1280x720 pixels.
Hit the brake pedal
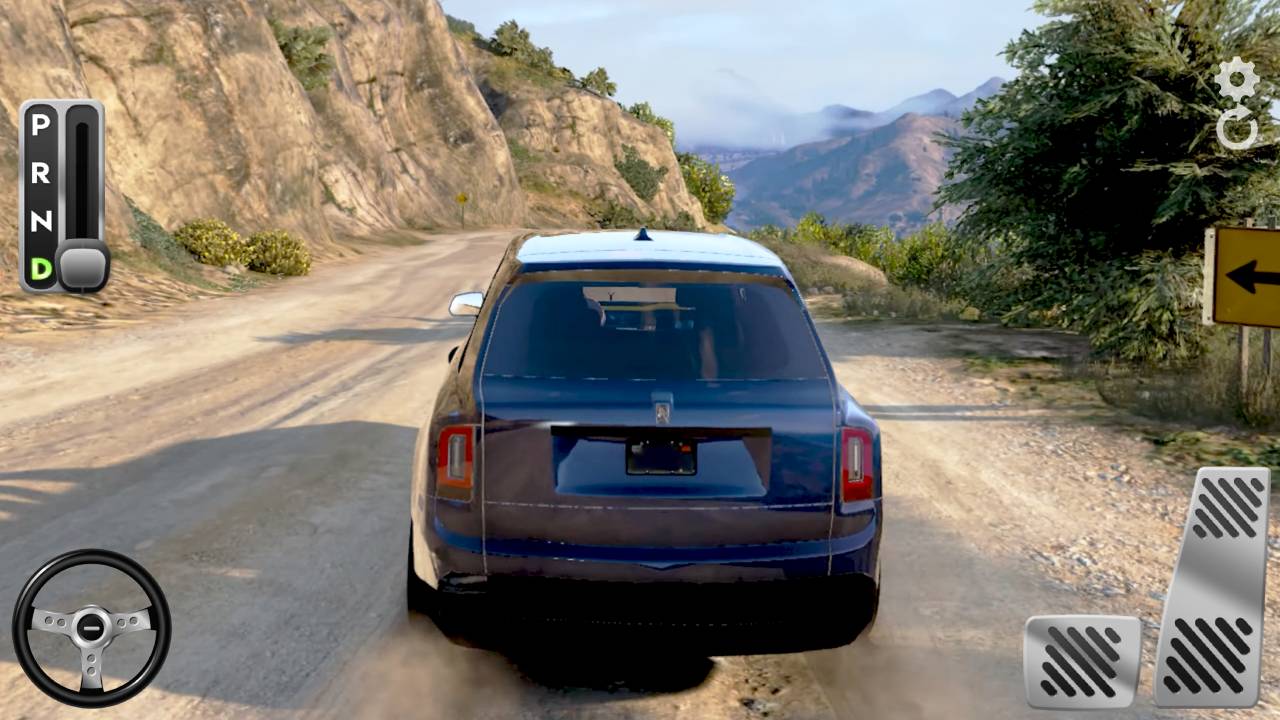tap(1082, 661)
